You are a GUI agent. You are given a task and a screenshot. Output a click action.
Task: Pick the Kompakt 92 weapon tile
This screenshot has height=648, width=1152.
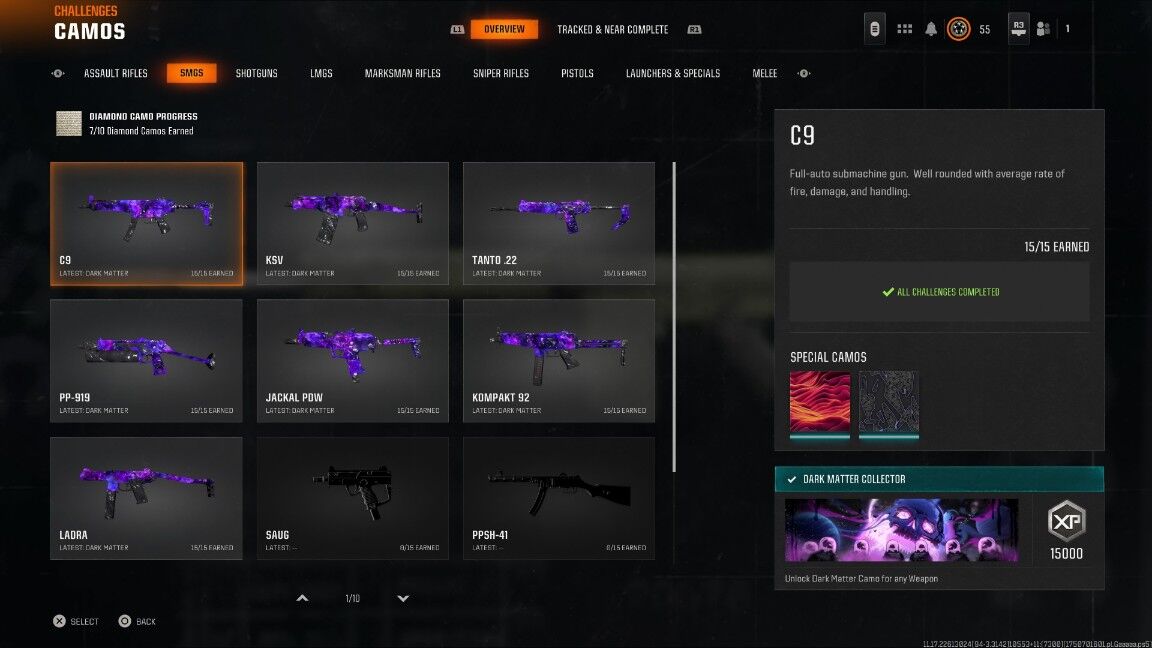[559, 360]
